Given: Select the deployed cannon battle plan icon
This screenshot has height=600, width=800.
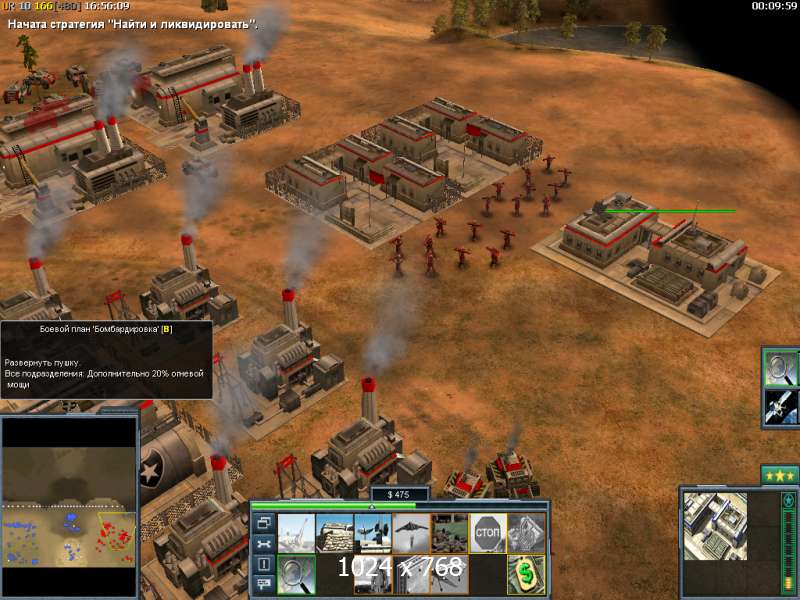Looking at the screenshot, I should pos(296,533).
